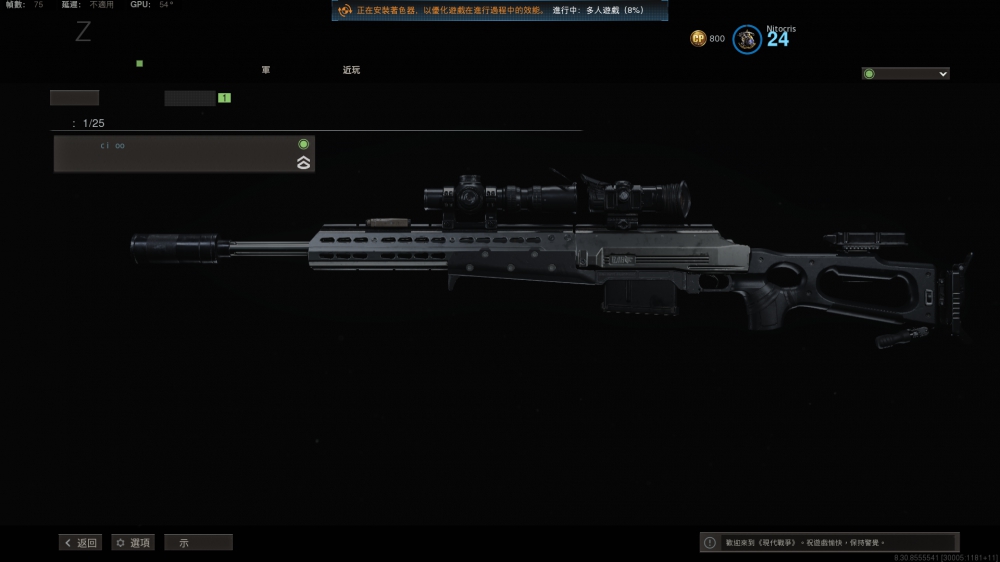Go back using the 返回 button

coord(81,543)
